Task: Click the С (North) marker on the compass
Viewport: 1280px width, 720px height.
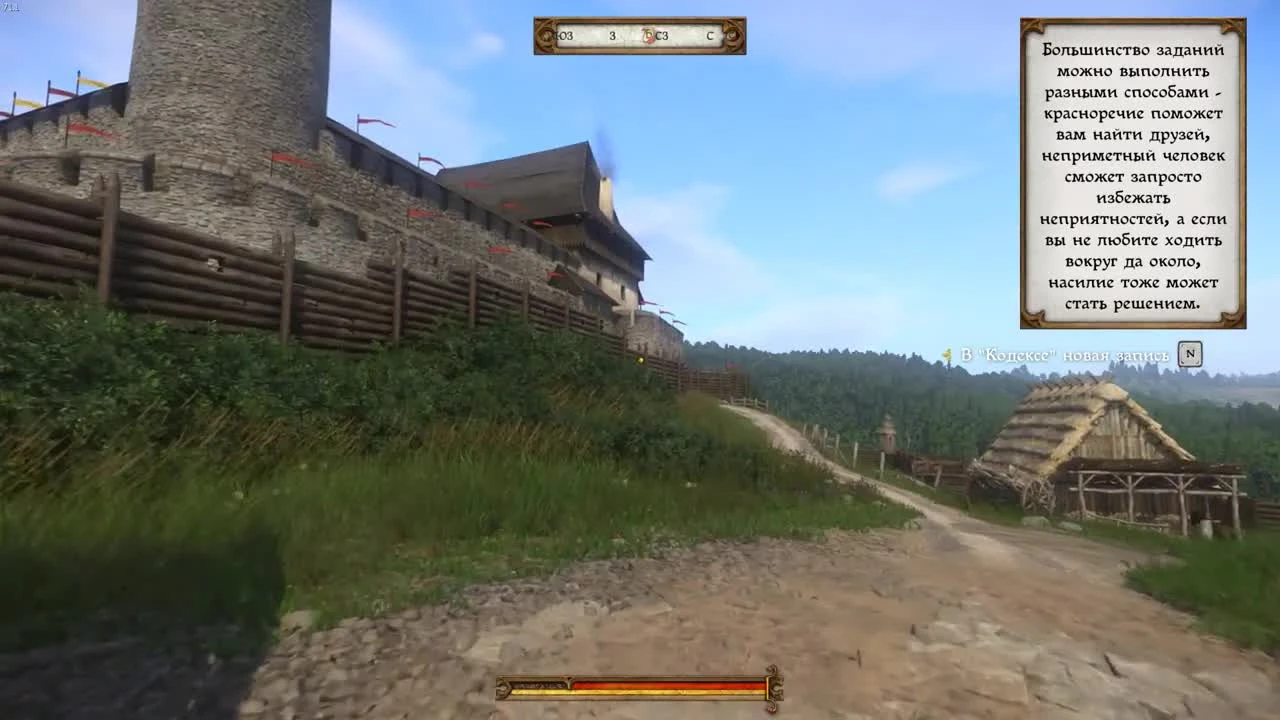Action: [x=710, y=36]
